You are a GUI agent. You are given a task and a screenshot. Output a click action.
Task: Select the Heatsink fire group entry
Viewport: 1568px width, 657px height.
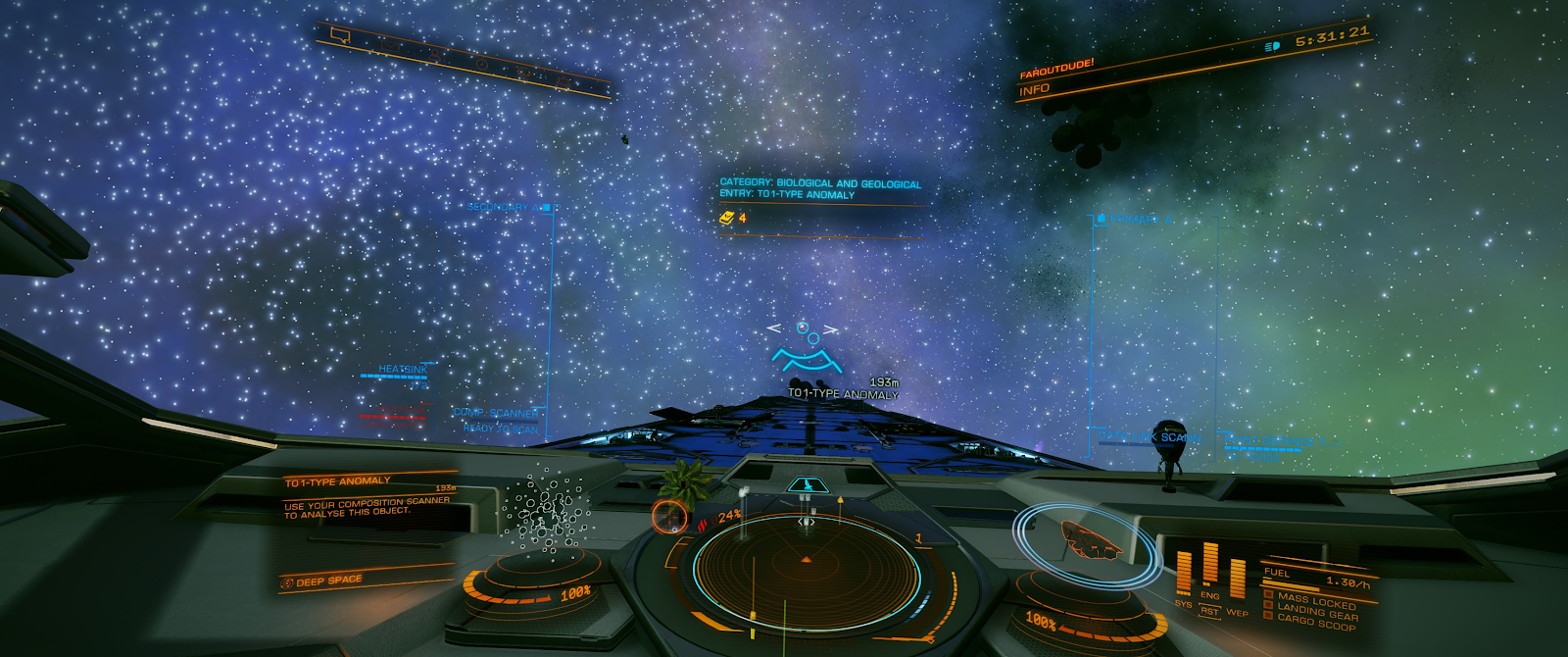click(x=402, y=370)
